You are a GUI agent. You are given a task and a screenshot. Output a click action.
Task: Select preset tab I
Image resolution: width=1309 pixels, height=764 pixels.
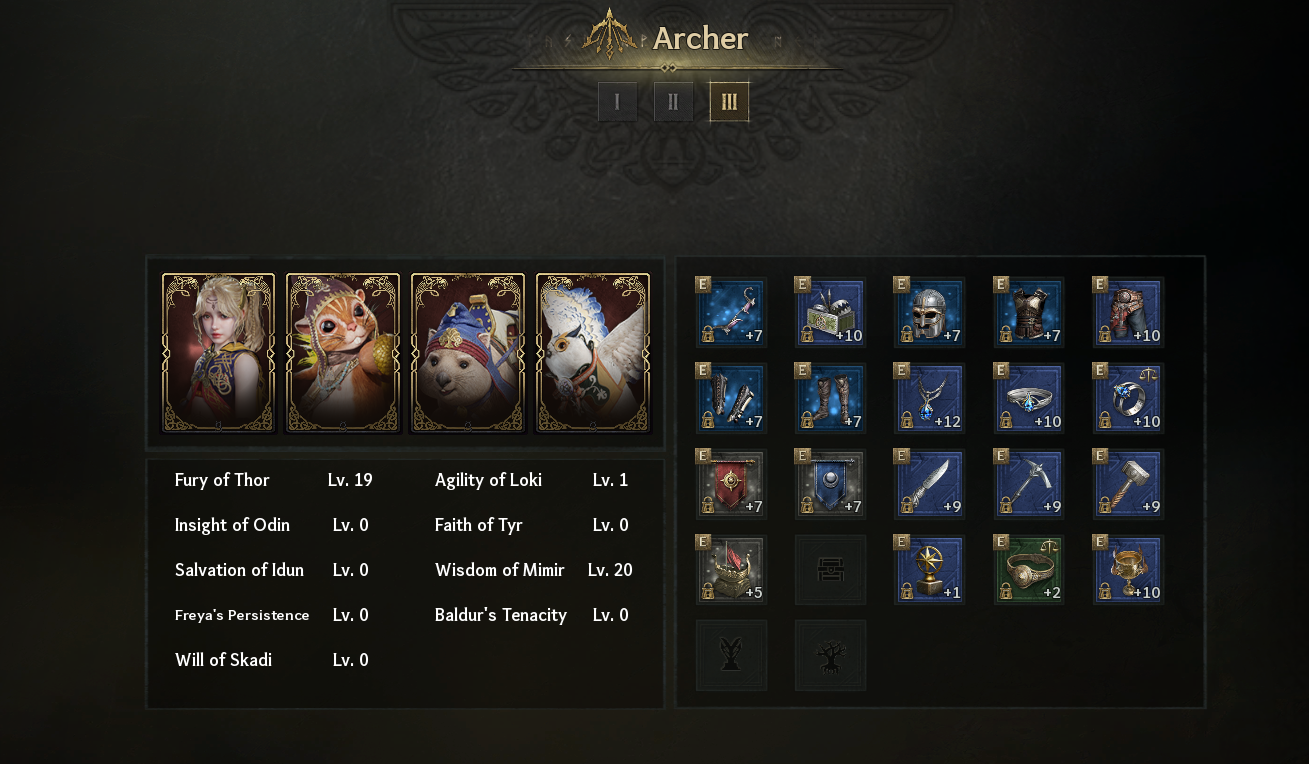point(617,102)
